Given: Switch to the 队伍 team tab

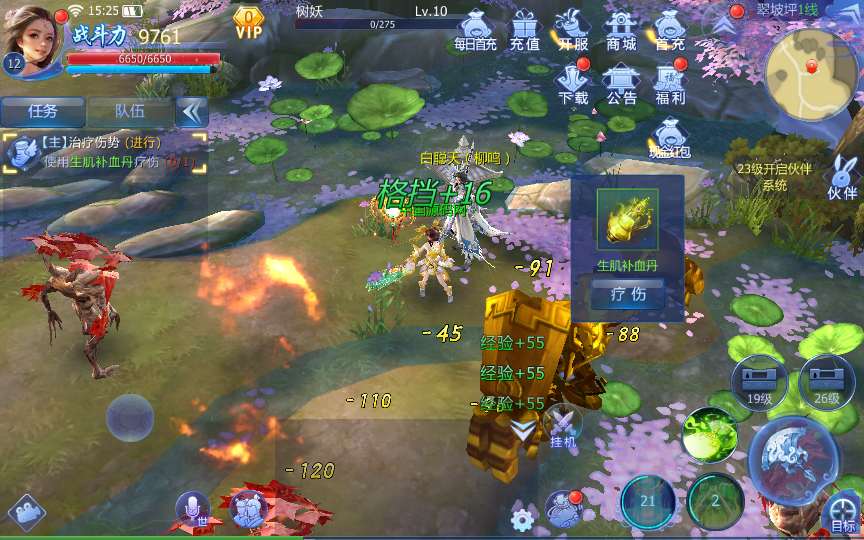Looking at the screenshot, I should (130, 112).
